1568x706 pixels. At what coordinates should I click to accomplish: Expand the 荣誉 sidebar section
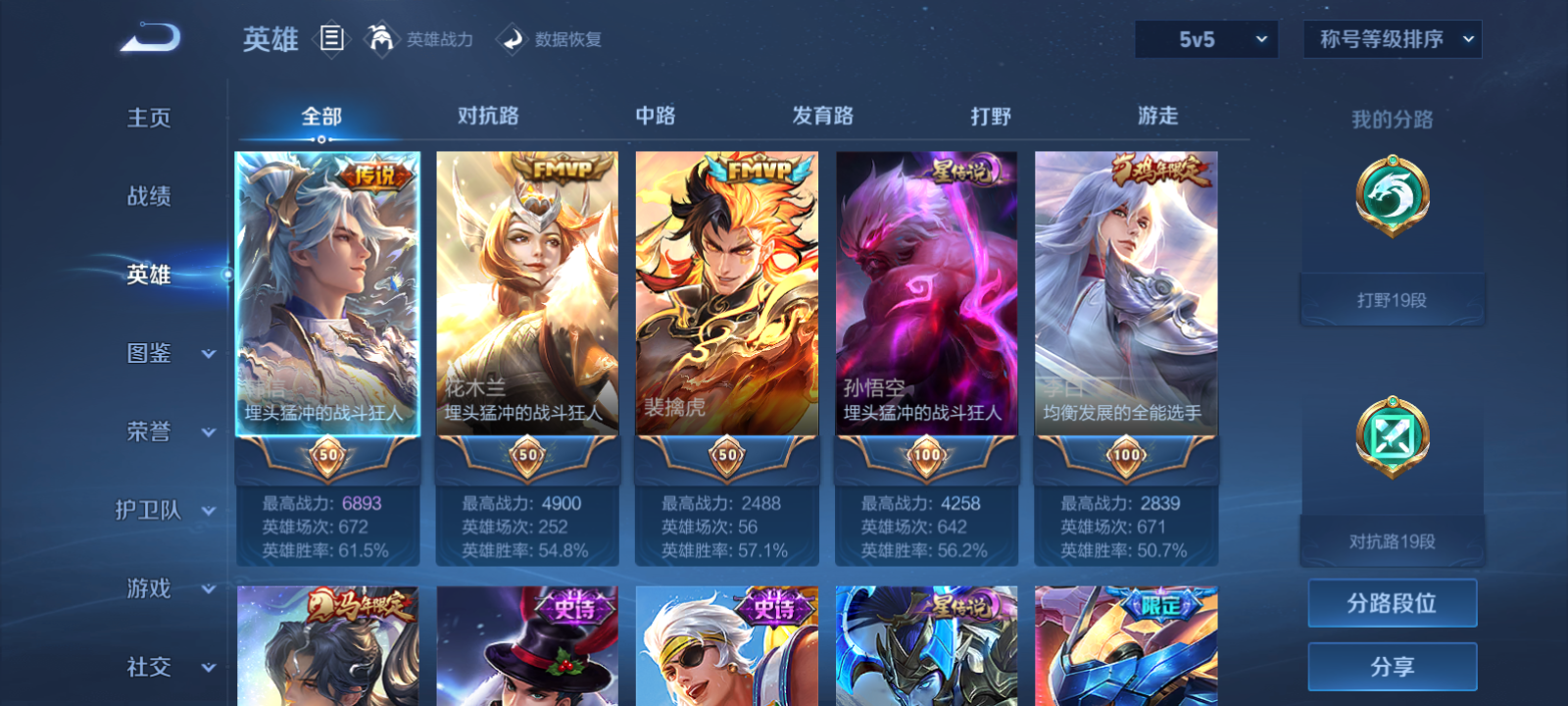[167, 432]
